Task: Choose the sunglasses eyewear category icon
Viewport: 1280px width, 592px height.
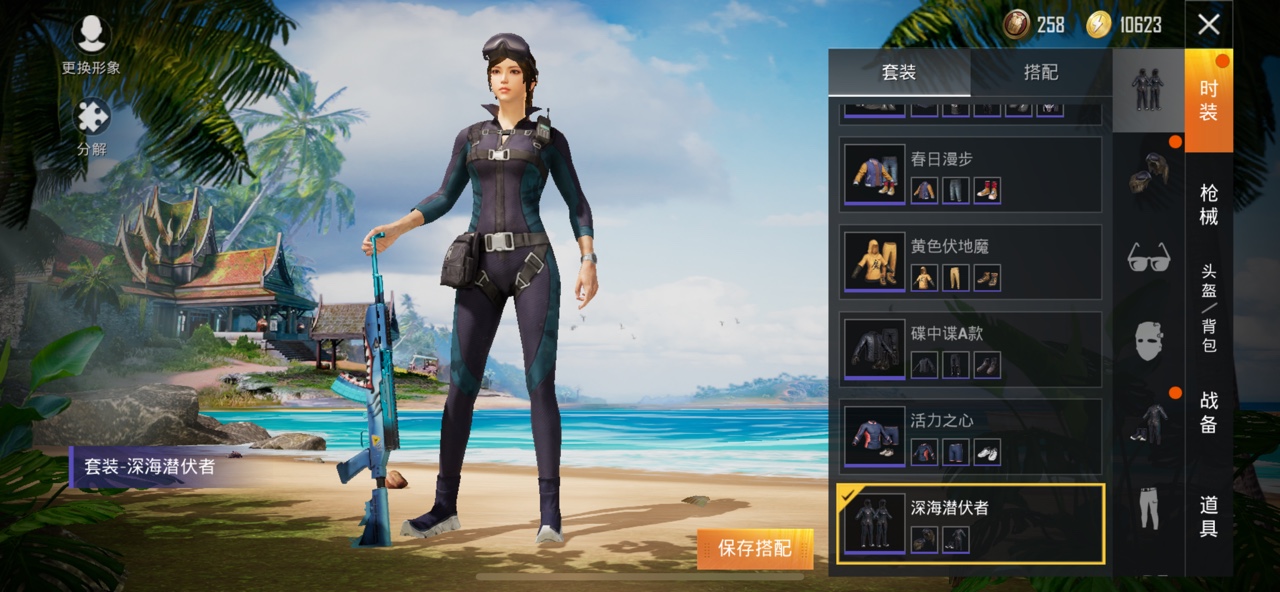Action: [1148, 257]
